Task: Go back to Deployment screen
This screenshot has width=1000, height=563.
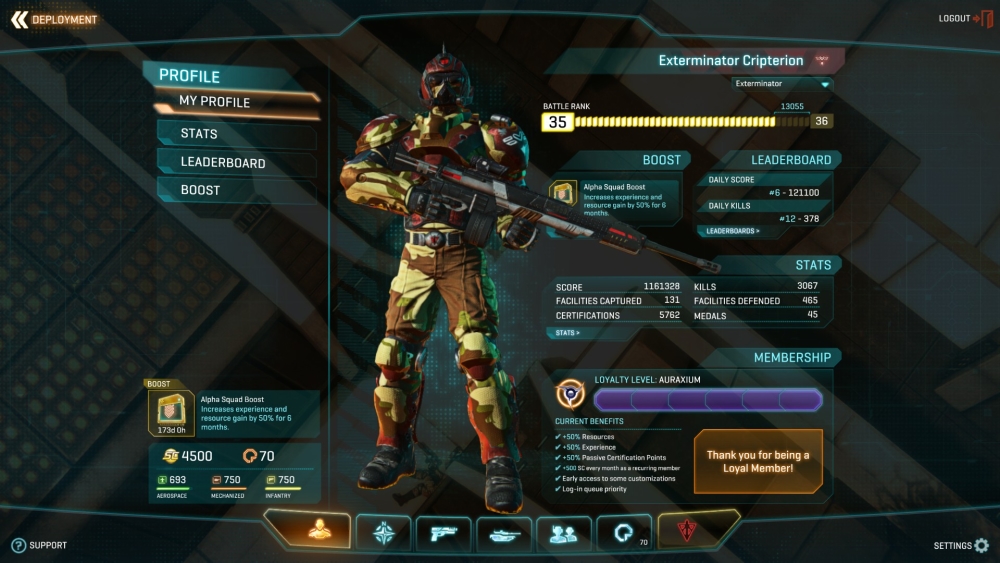Action: click(x=54, y=19)
